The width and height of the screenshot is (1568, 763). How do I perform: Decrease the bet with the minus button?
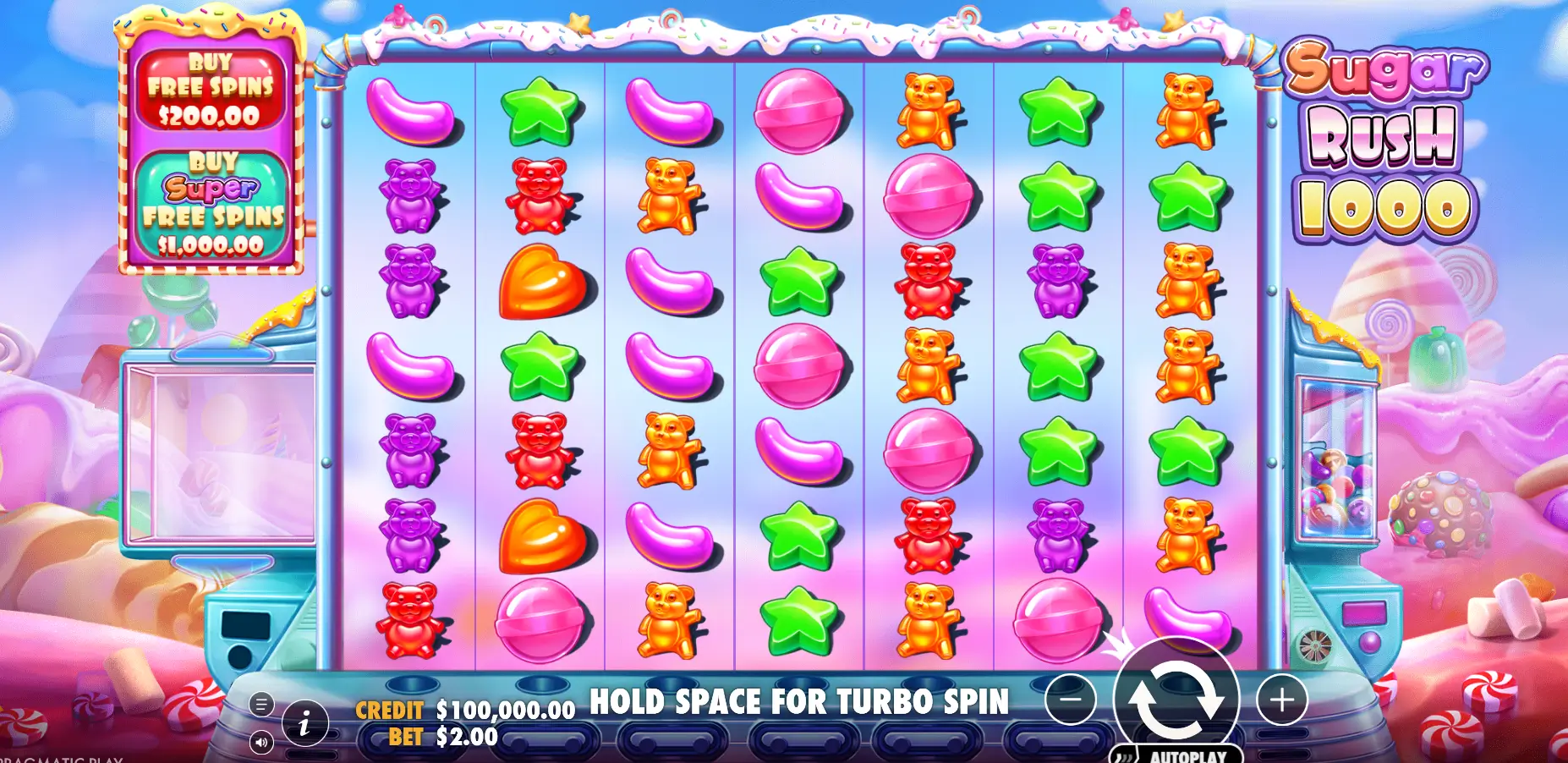coord(1070,700)
